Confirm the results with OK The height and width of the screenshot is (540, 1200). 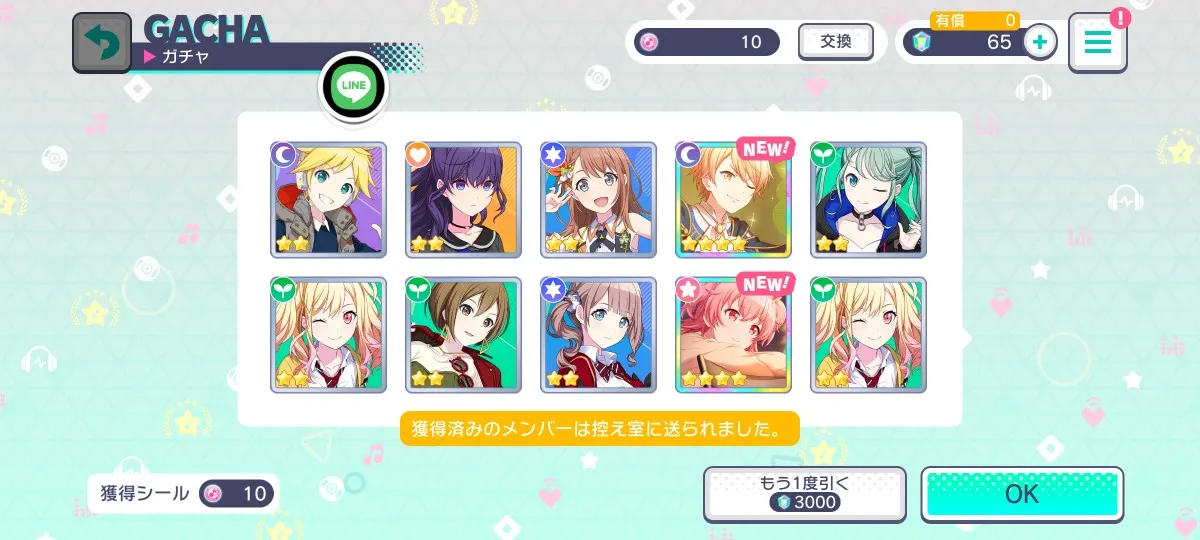1021,494
